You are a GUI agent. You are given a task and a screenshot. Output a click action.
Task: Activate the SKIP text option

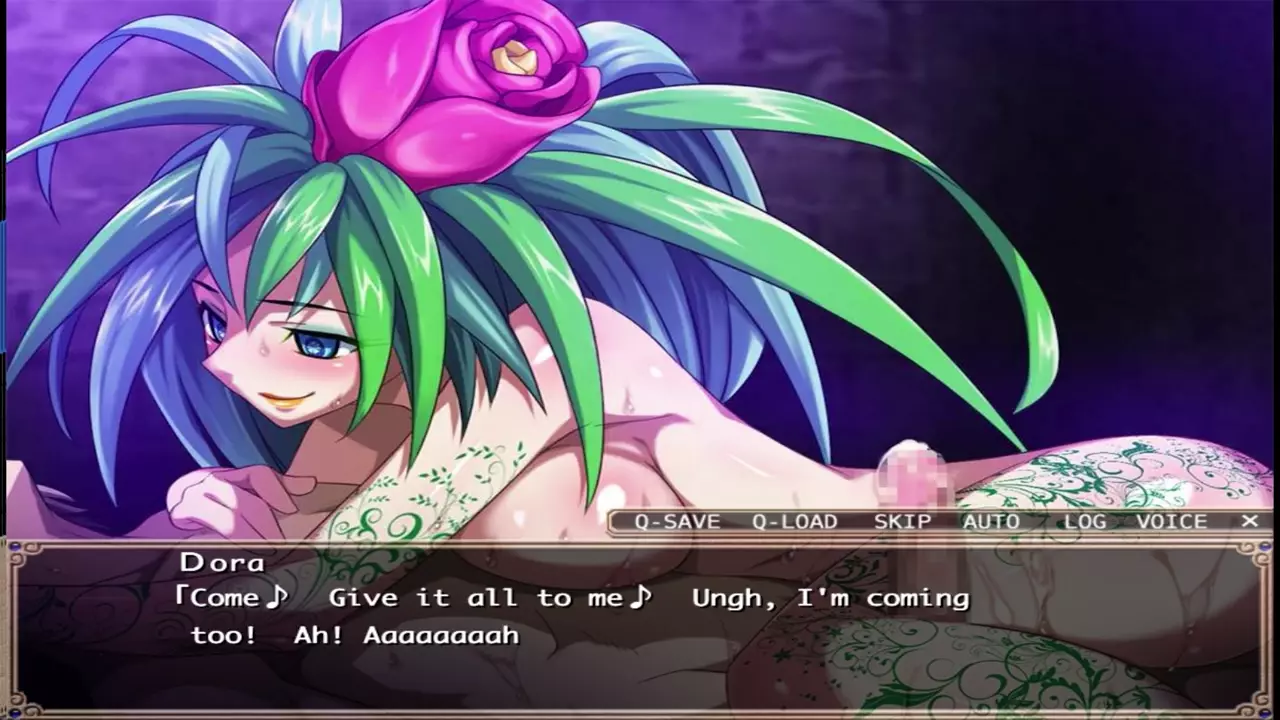pyautogui.click(x=902, y=521)
